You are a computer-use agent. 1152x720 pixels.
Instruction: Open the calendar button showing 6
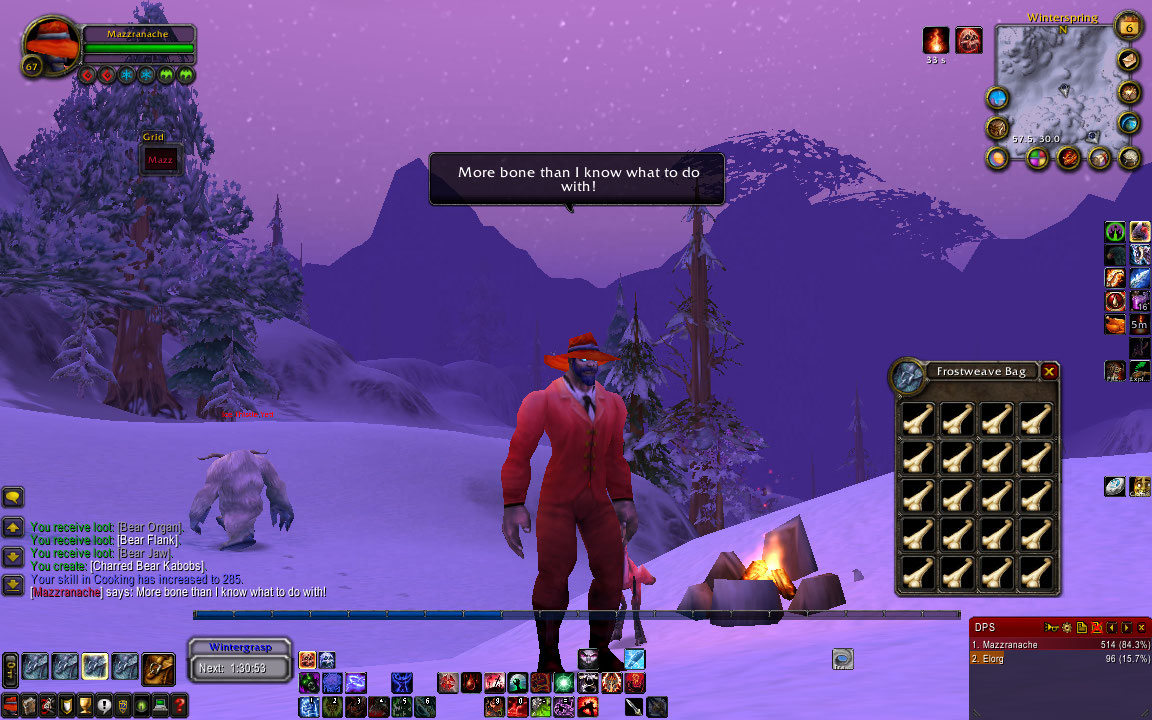click(x=1129, y=27)
